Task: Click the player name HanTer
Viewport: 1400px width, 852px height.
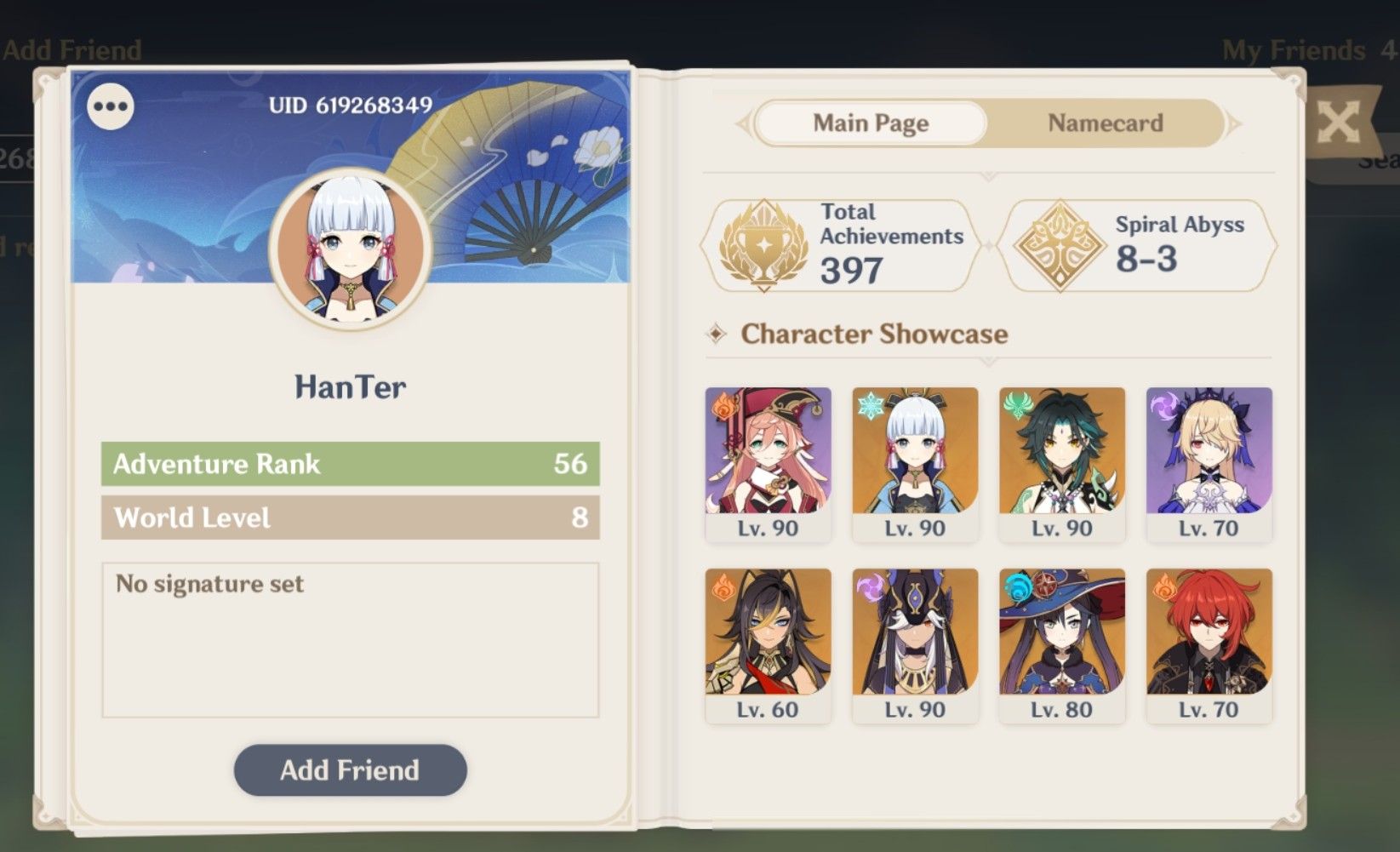Action: pos(350,387)
